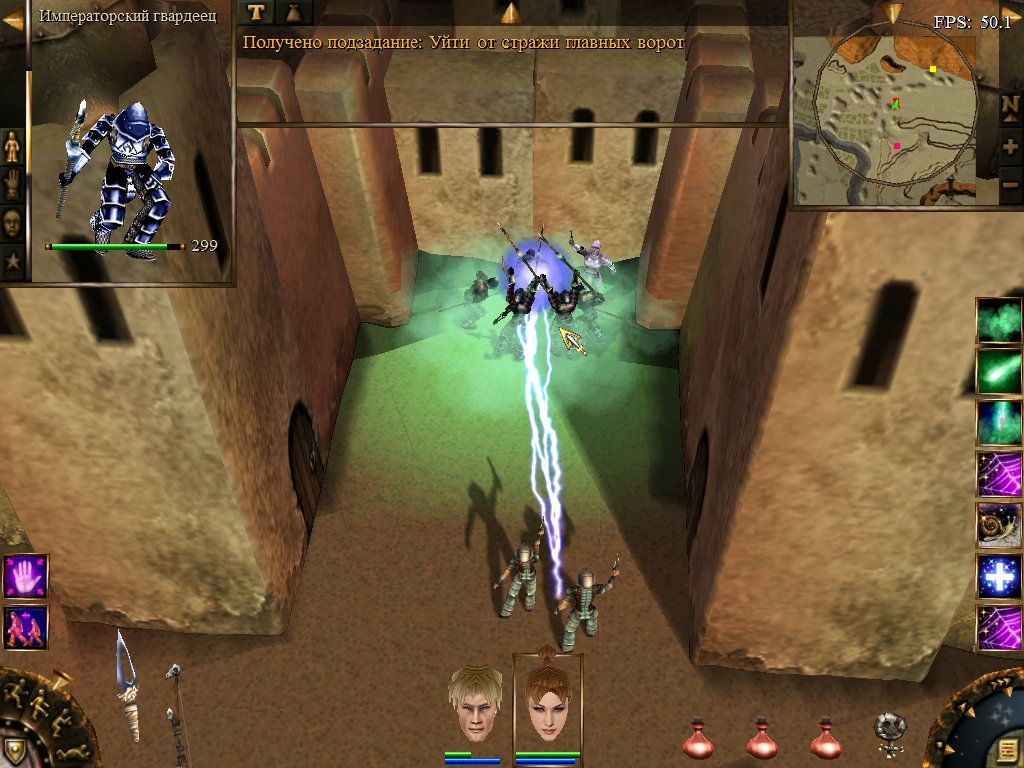Viewport: 1024px width, 768px height.
Task: Select the green cloud spell icon
Action: tap(998, 320)
